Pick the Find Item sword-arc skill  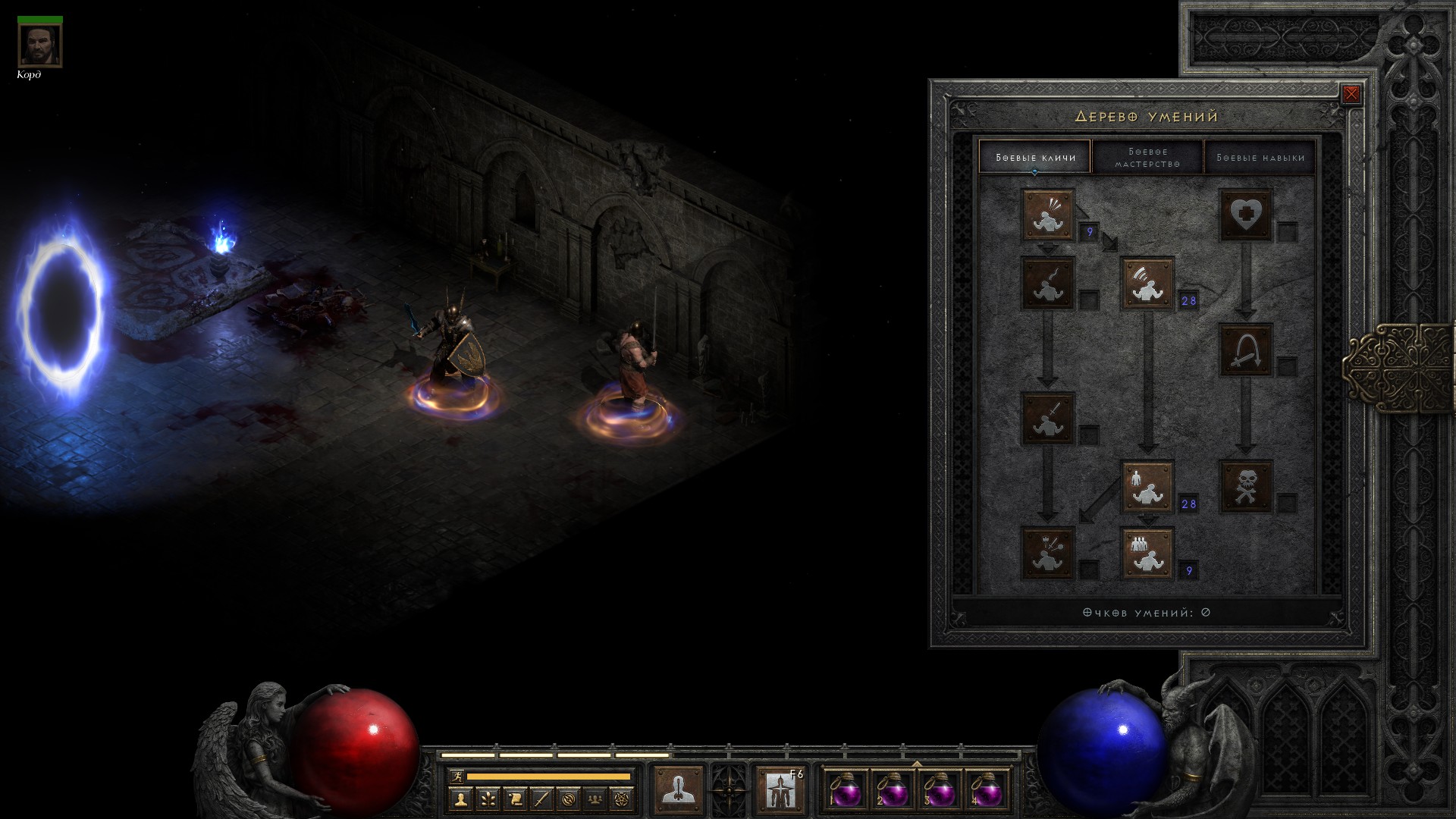(1245, 350)
